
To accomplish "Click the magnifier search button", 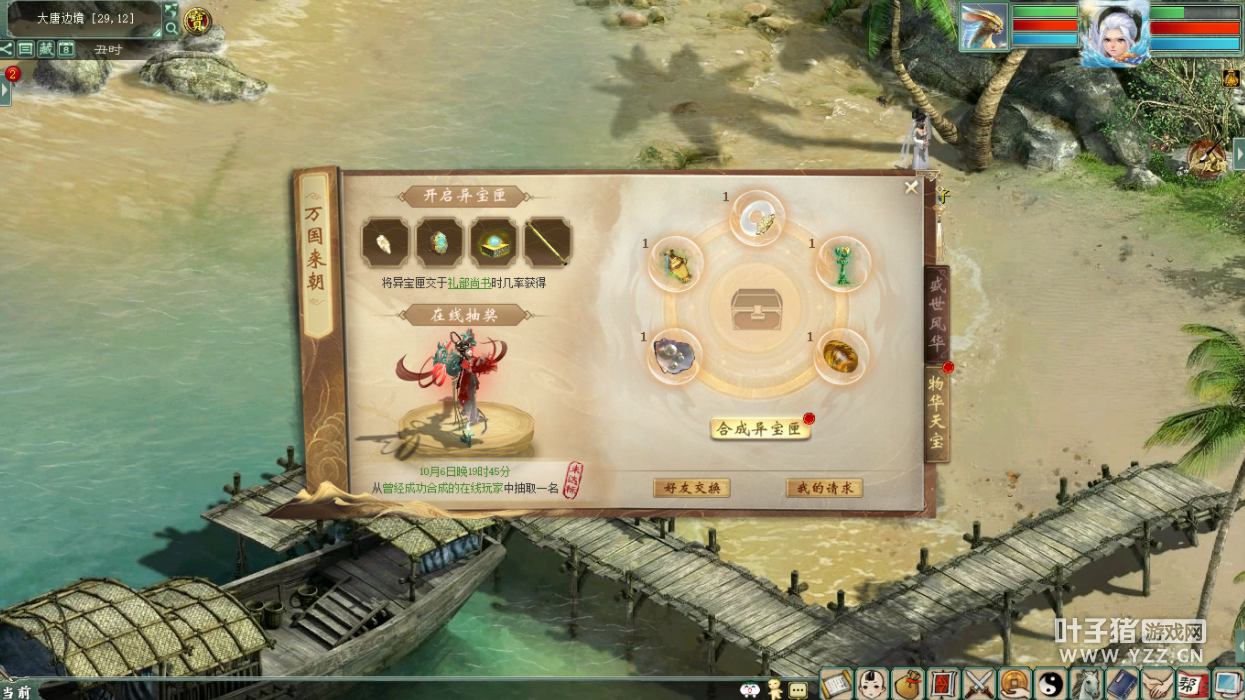I will point(171,28).
